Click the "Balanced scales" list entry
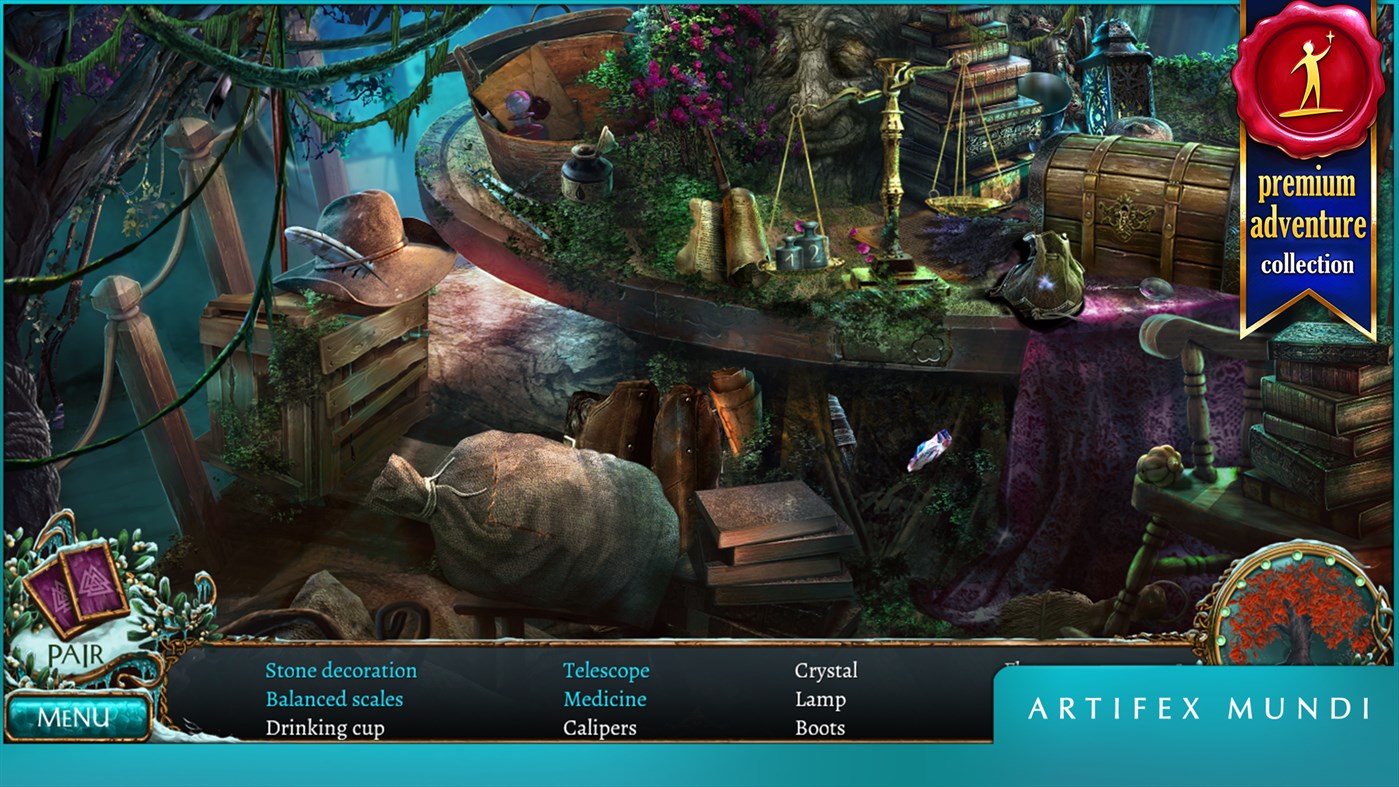Image resolution: width=1399 pixels, height=787 pixels. point(334,698)
